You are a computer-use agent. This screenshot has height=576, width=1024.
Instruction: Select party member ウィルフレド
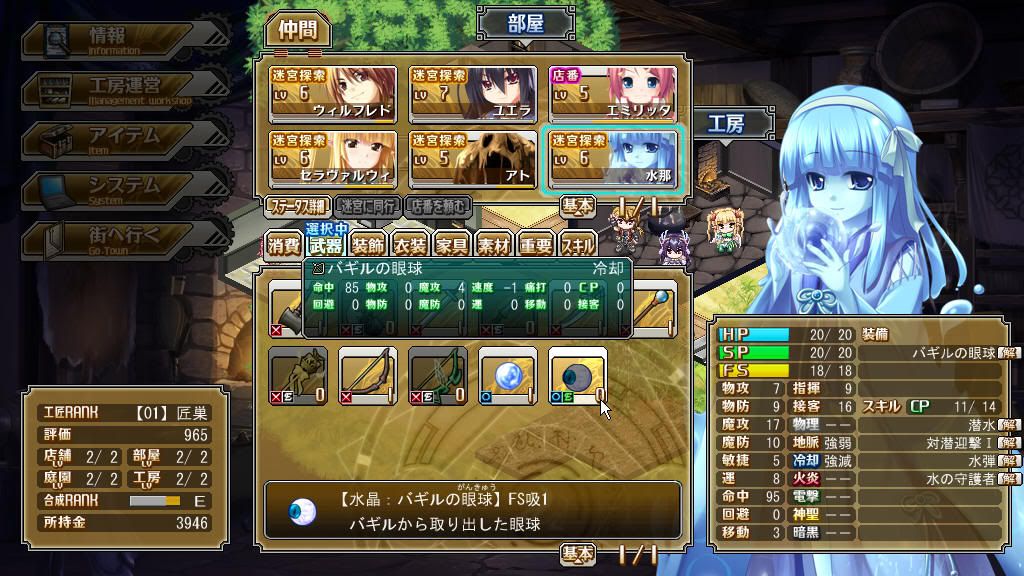click(332, 93)
